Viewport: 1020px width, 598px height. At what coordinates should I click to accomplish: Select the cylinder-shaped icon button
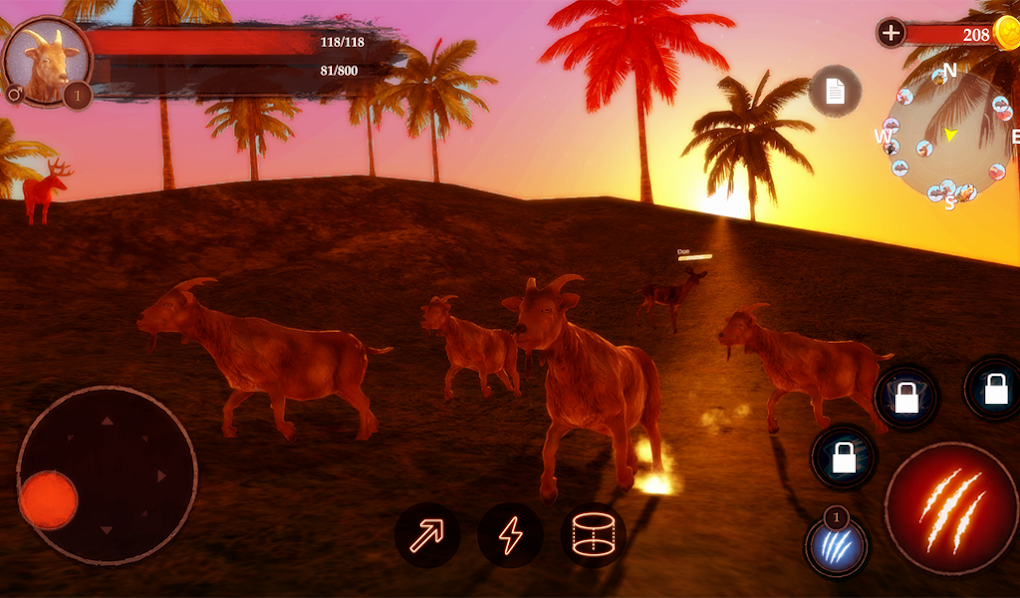point(592,535)
